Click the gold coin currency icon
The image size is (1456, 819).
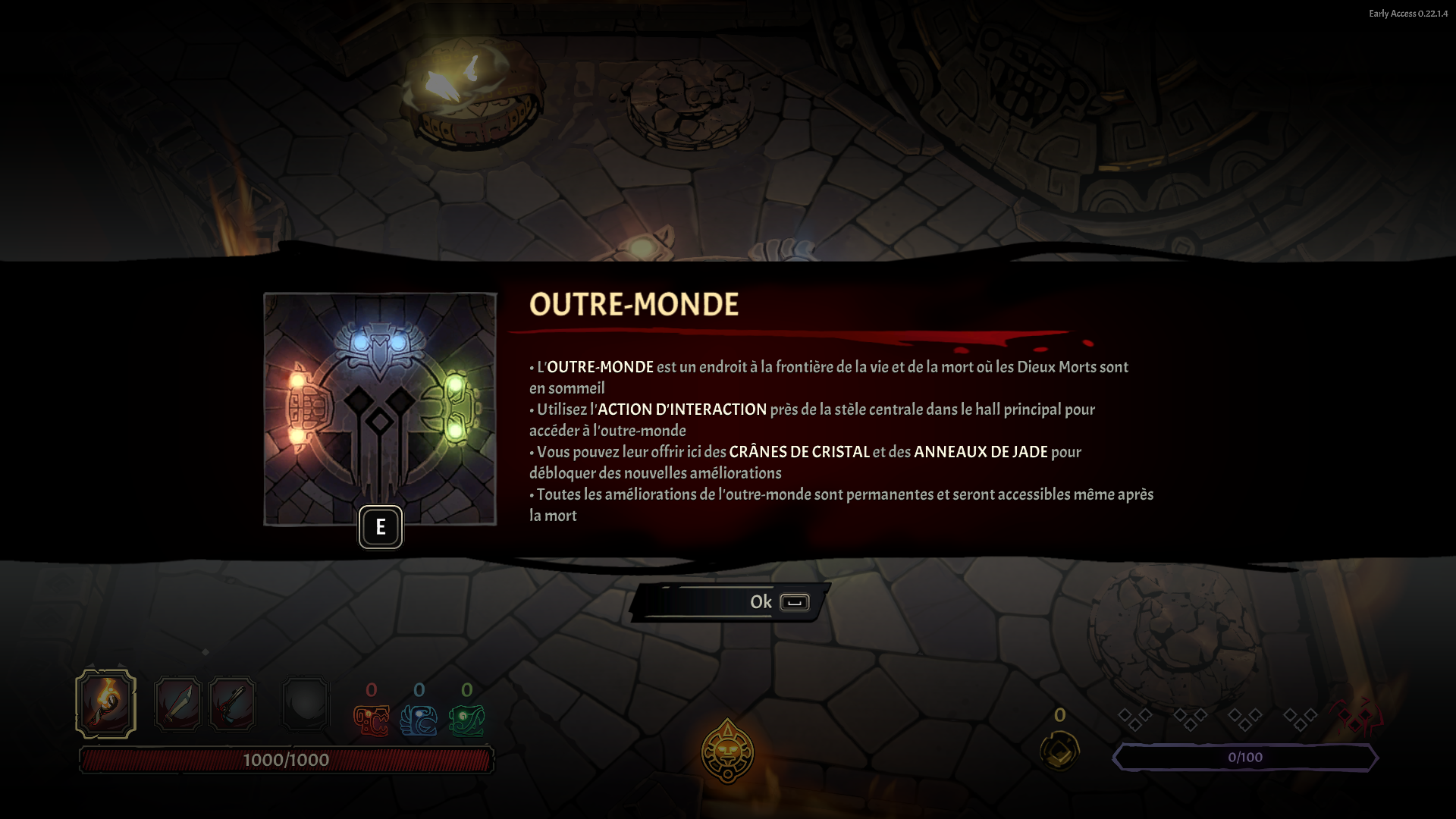coord(1059,750)
